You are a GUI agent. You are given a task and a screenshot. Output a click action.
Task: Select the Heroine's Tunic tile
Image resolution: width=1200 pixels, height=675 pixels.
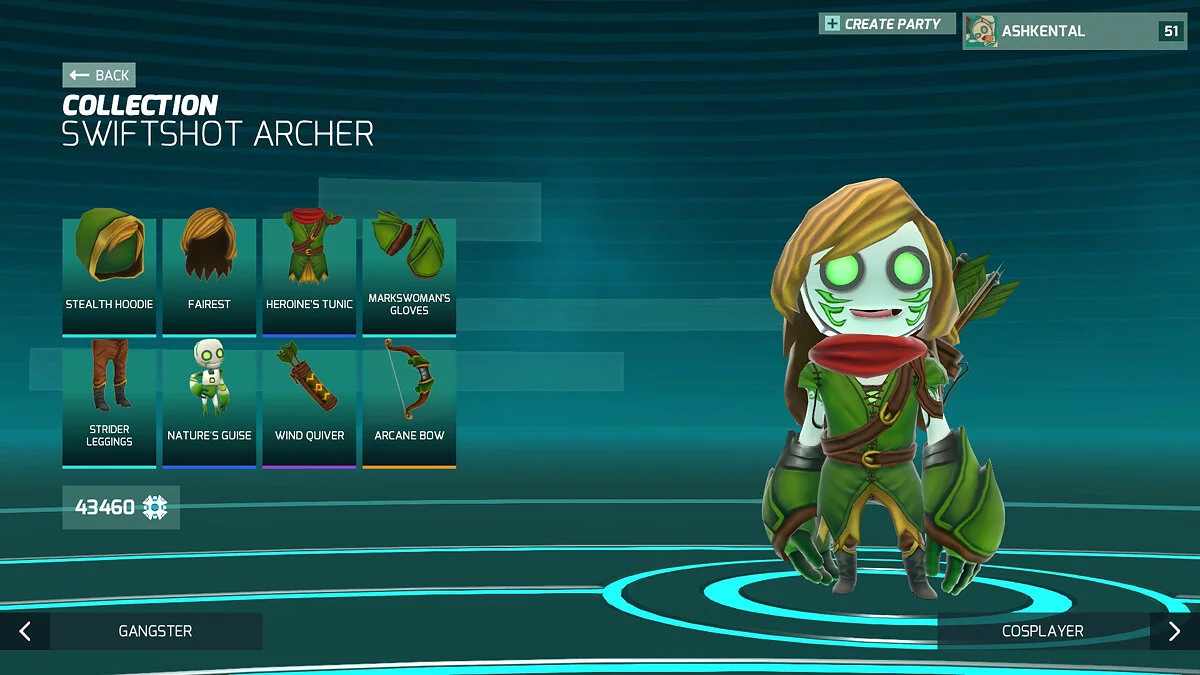309,276
